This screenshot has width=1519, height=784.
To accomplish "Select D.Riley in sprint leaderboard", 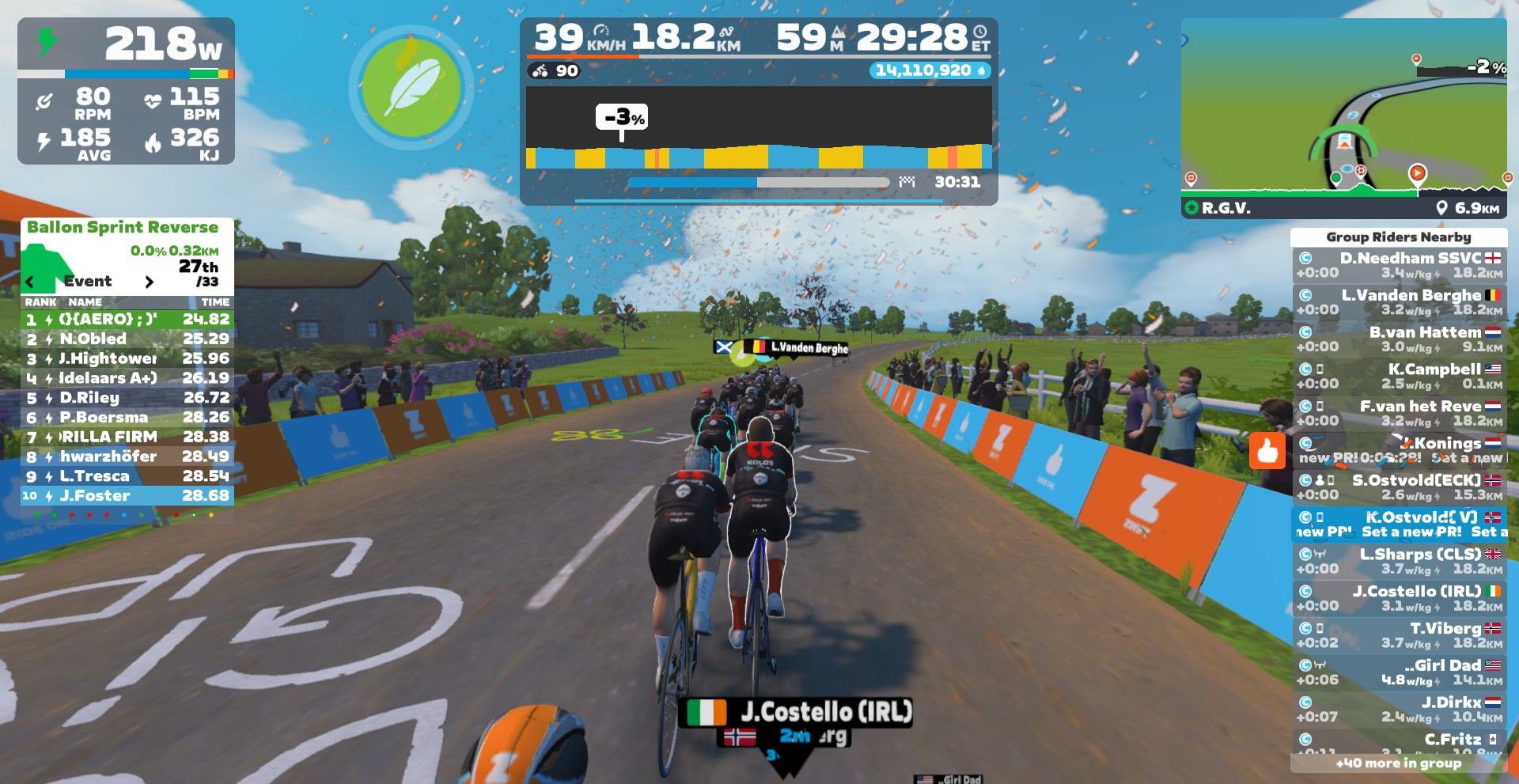I will (127, 397).
